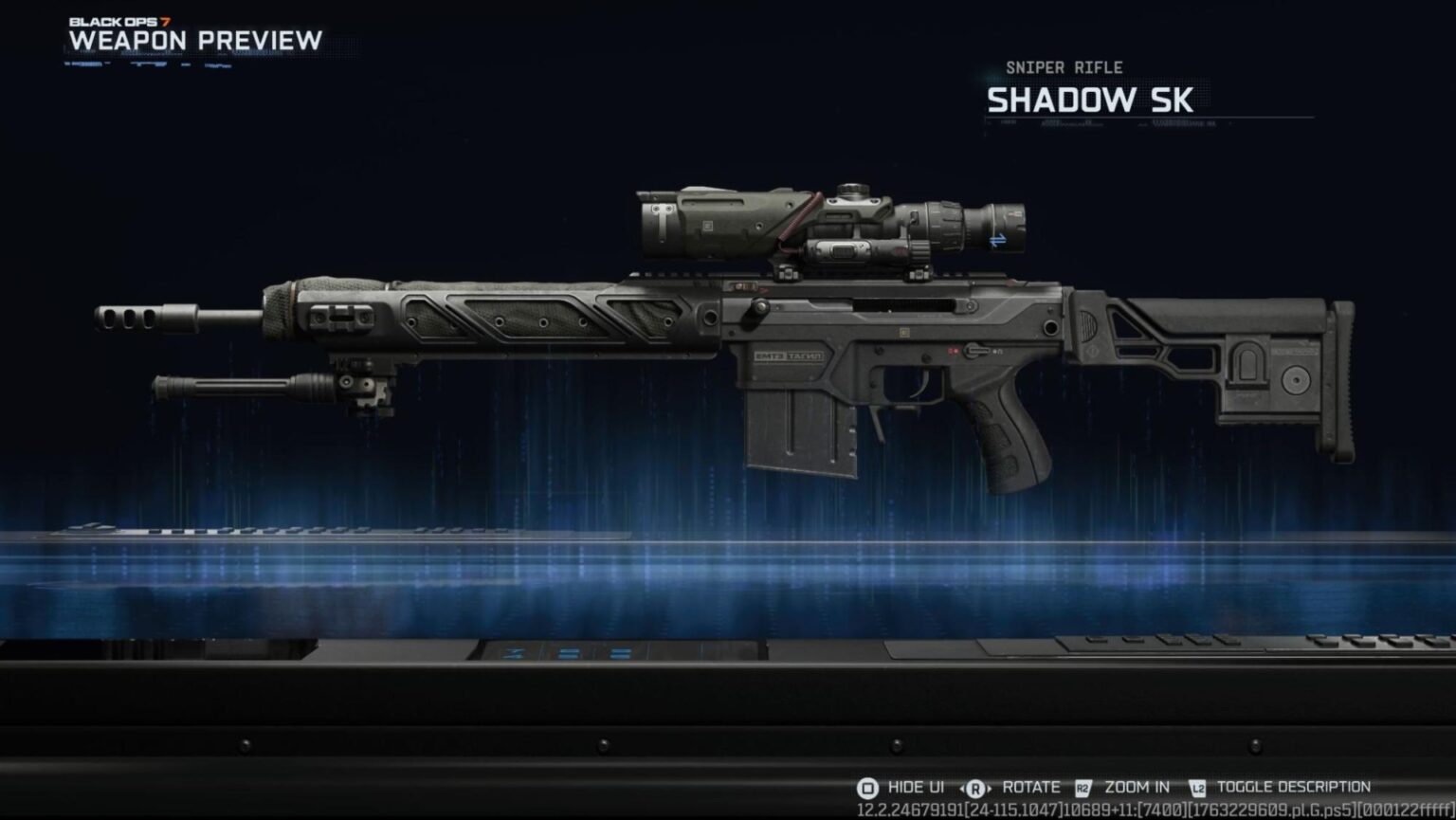Click the R analog-stick Rotate icon

click(975, 787)
